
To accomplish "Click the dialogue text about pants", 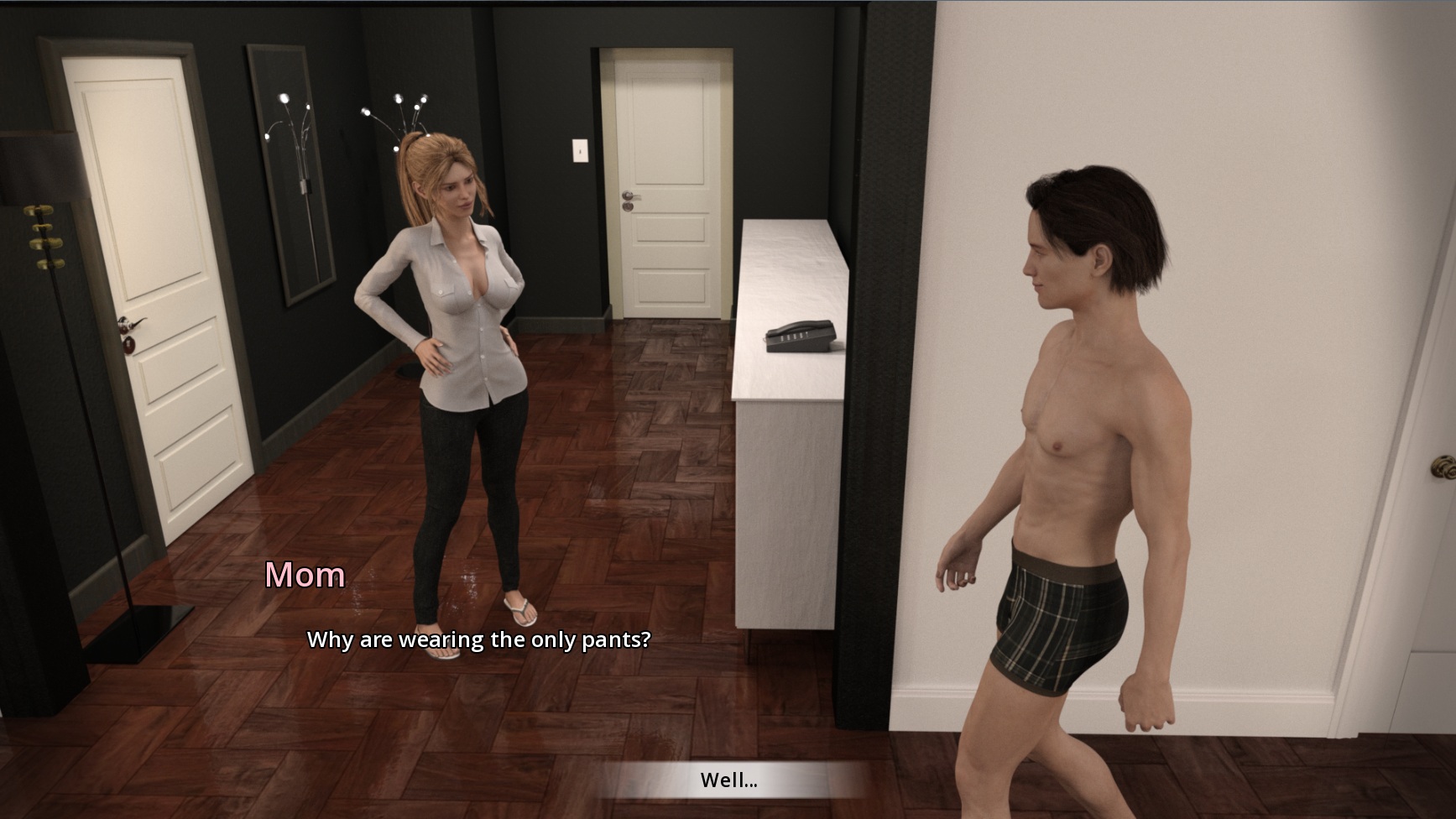I will 480,639.
